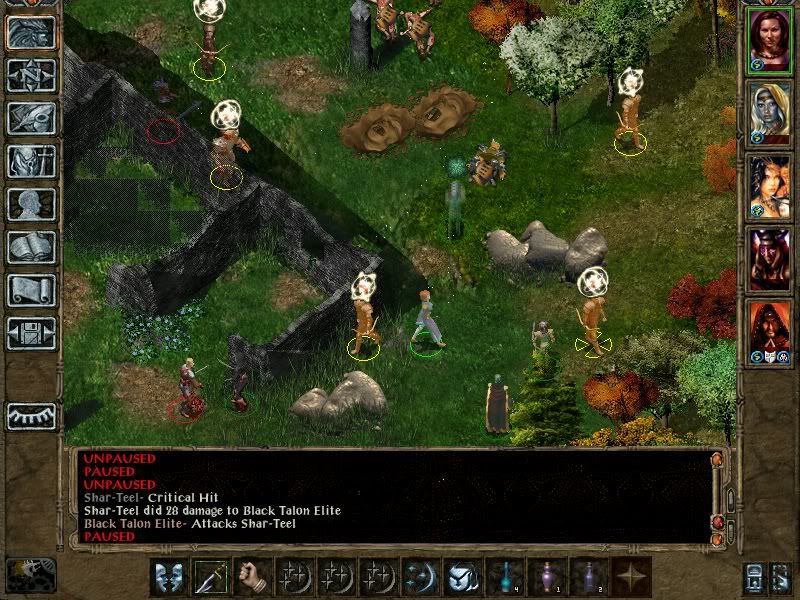The image size is (800, 600).
Task: Show the character record with the head-profile button
Action: [x=31, y=204]
